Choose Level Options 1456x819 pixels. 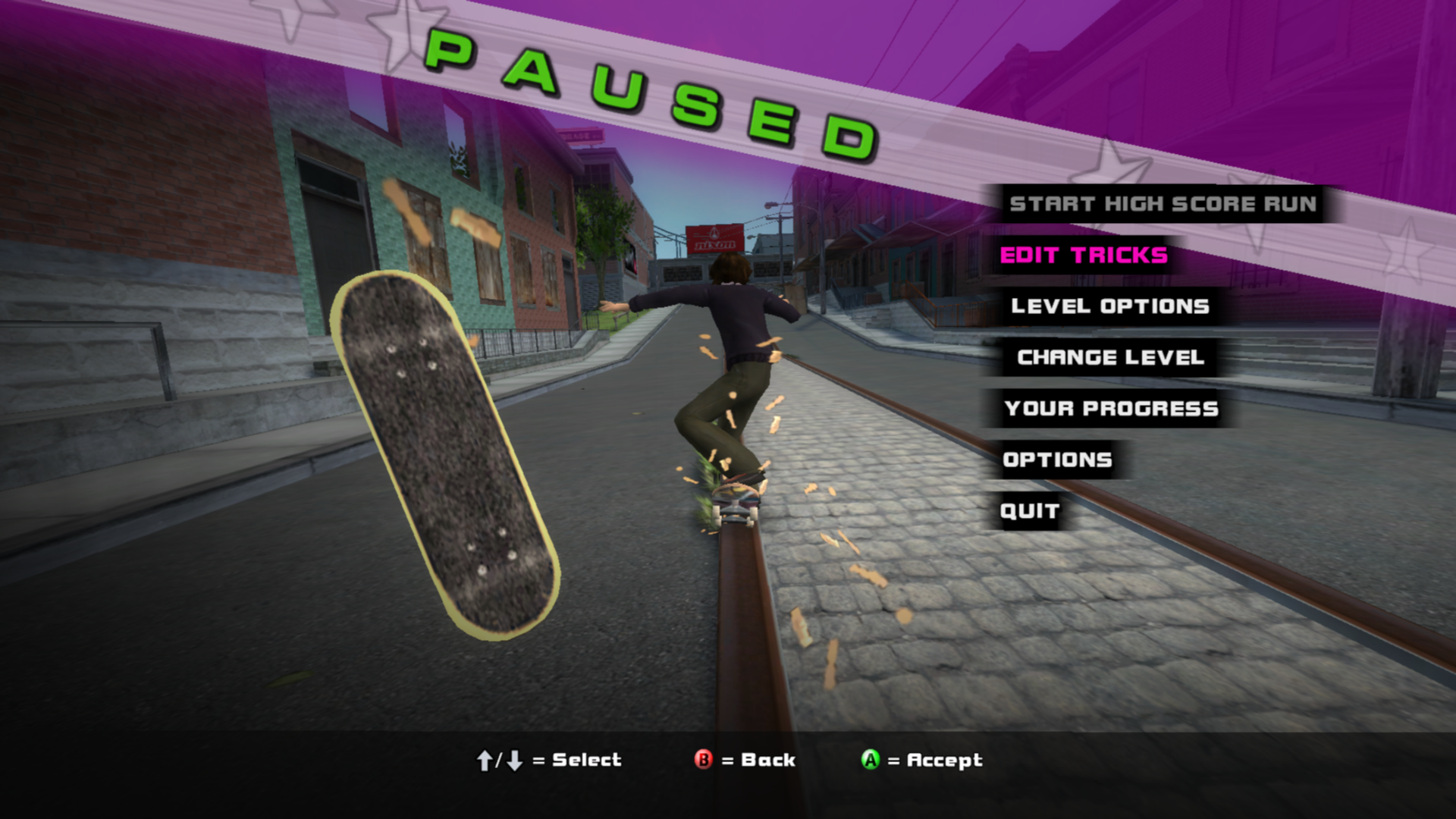(x=1109, y=306)
